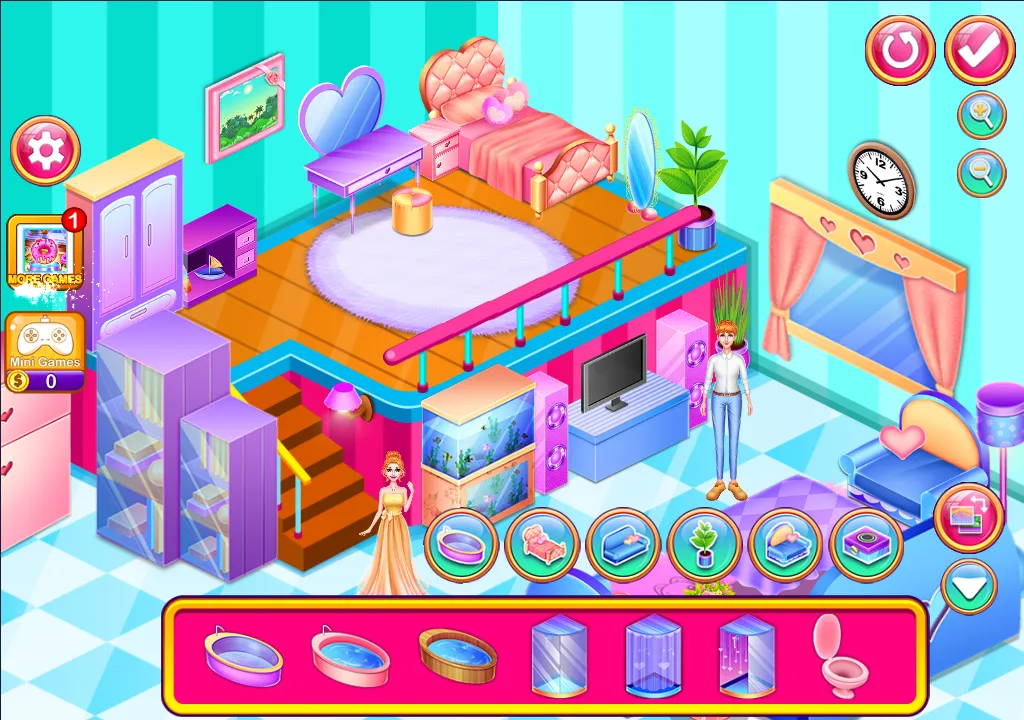Reset the room with the circular arrow button
This screenshot has height=720, width=1024.
900,50
